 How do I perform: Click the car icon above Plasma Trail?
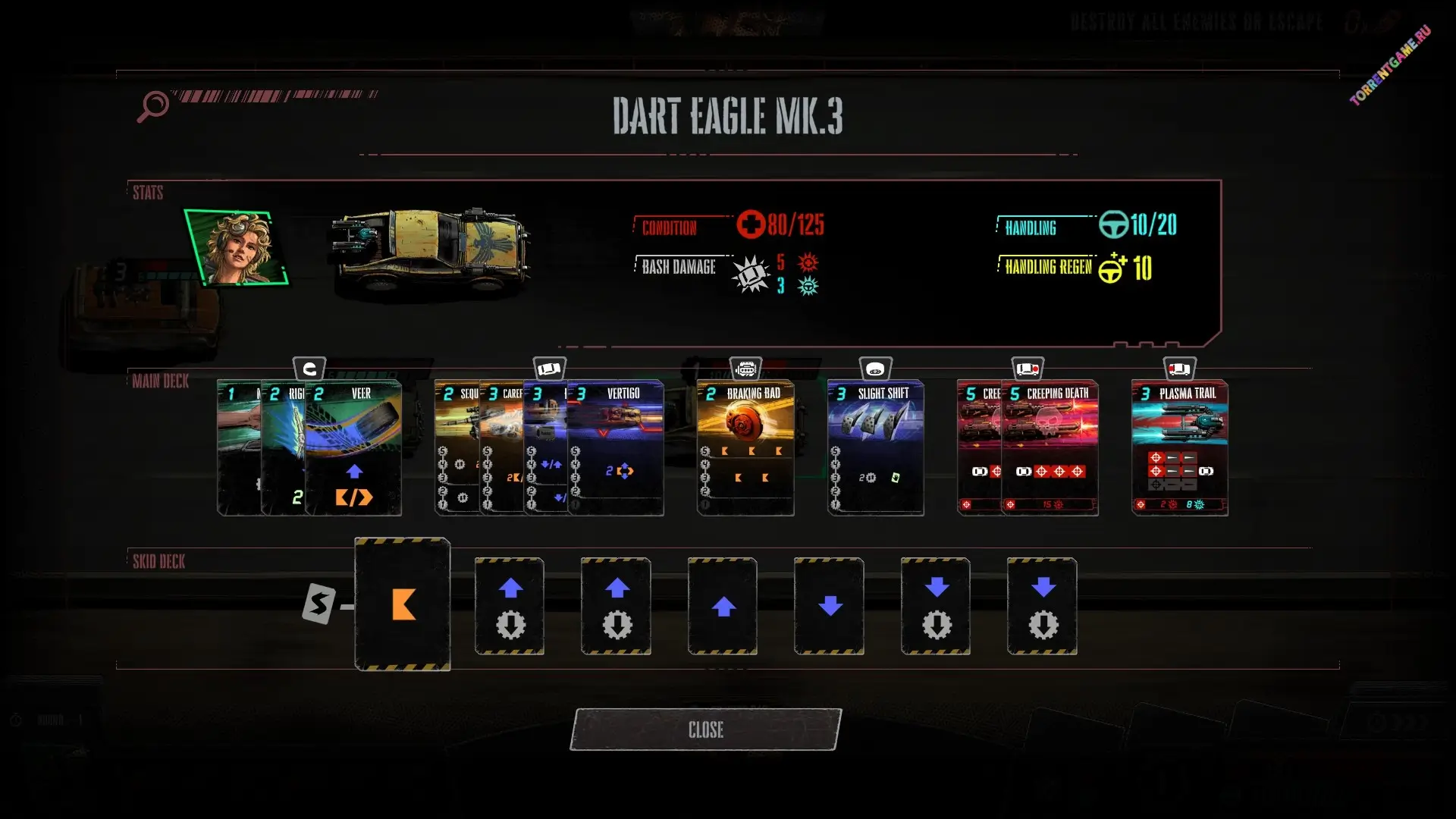point(1179,369)
